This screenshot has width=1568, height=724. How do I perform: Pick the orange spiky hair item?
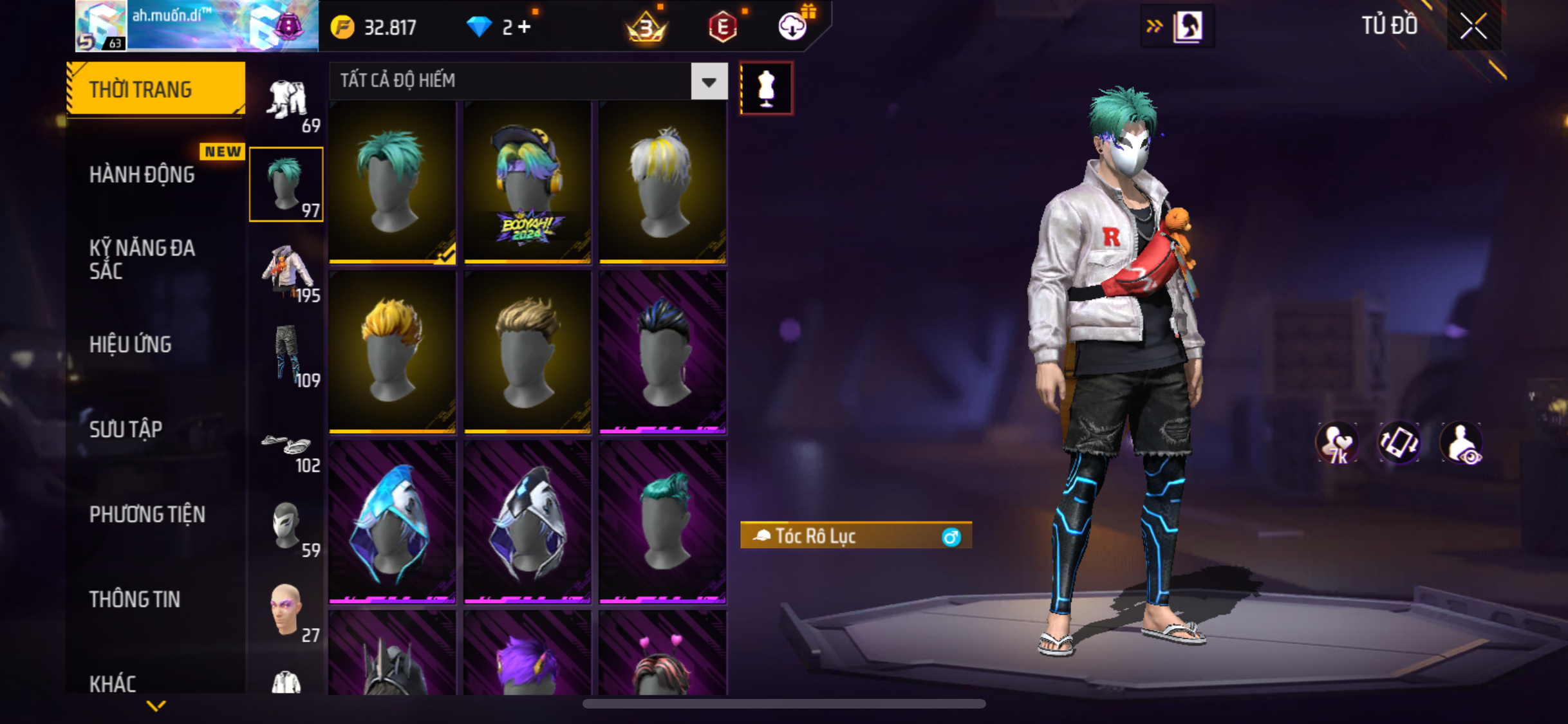coord(392,352)
